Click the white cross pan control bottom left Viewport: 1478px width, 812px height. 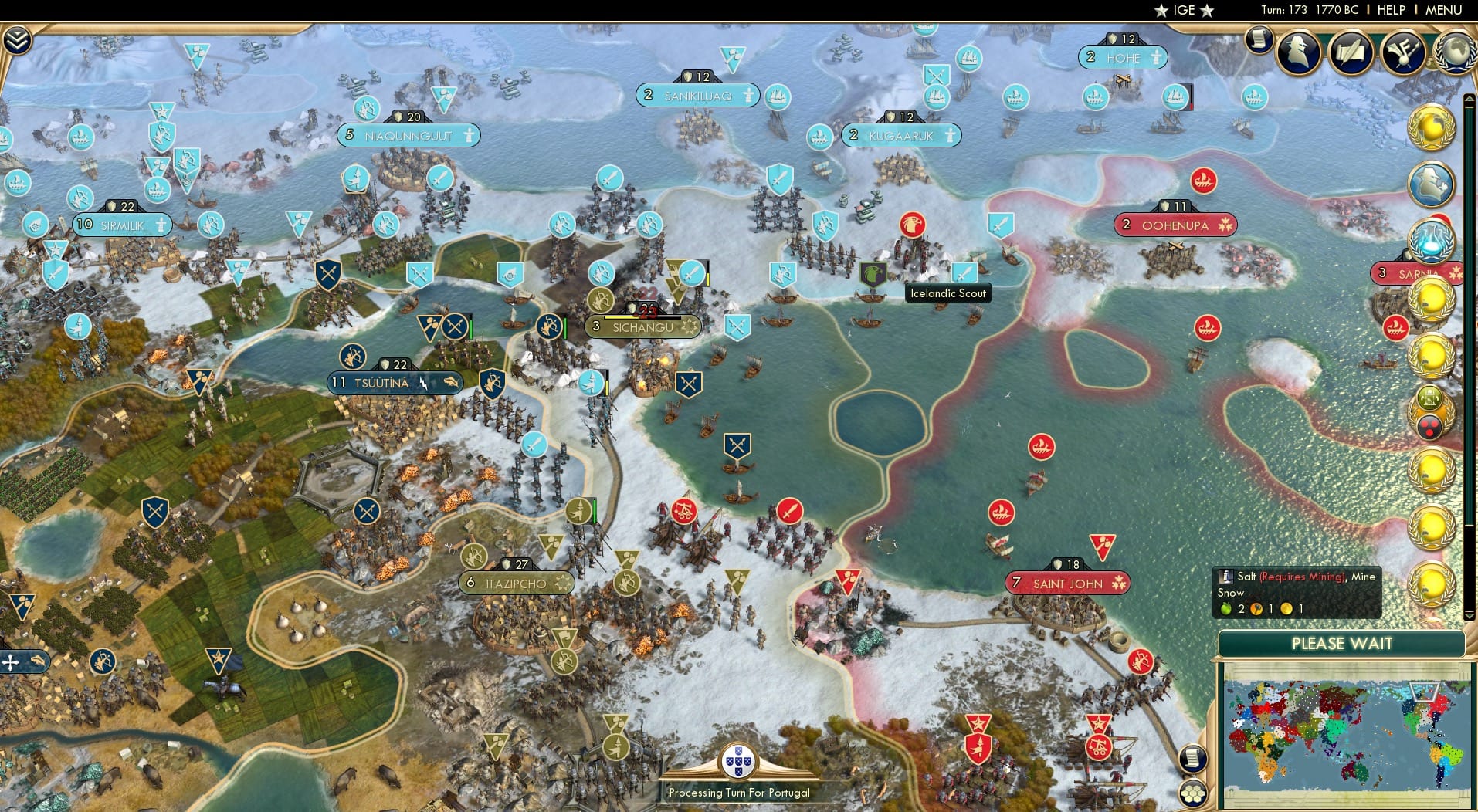click(10, 662)
